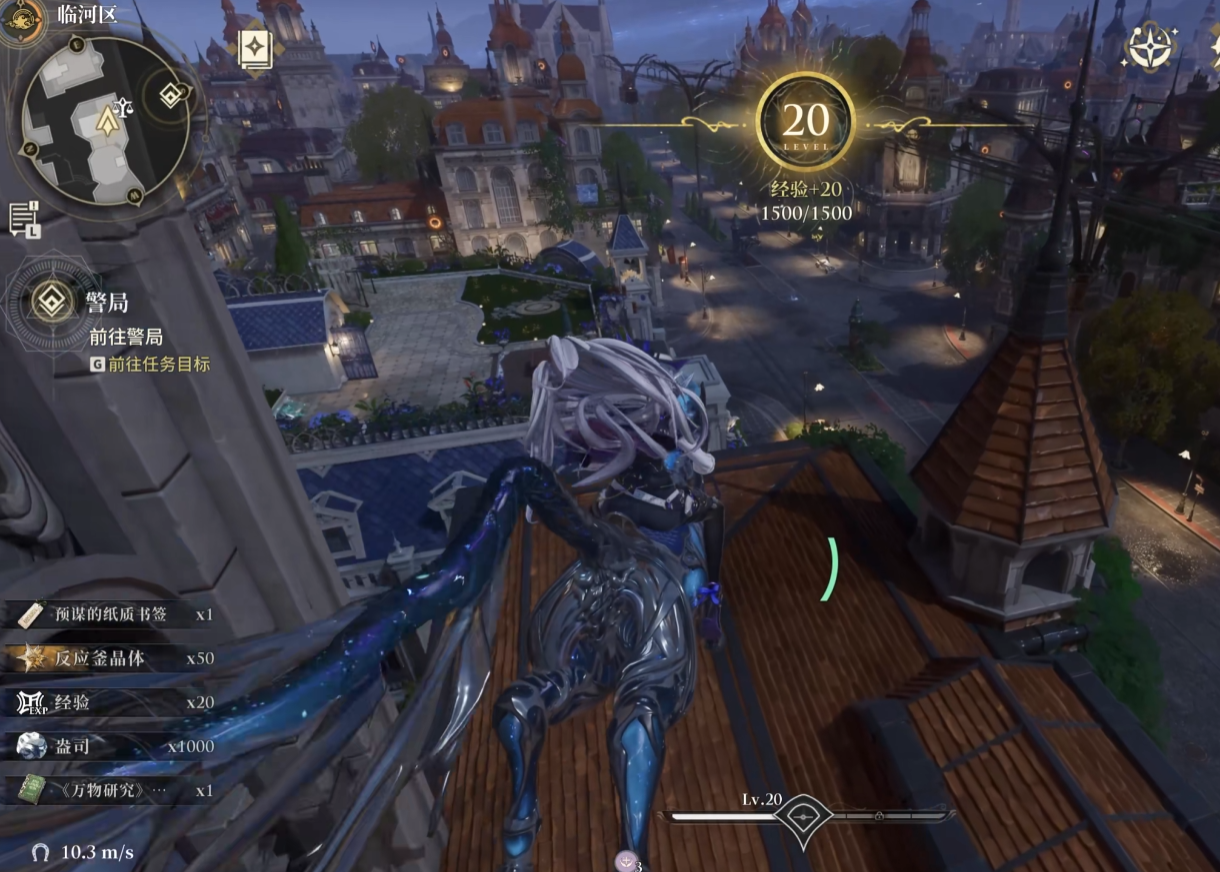Screen dimensions: 1220x872
Task: Open the quest log icon with exclamation mark
Action: (x=23, y=217)
